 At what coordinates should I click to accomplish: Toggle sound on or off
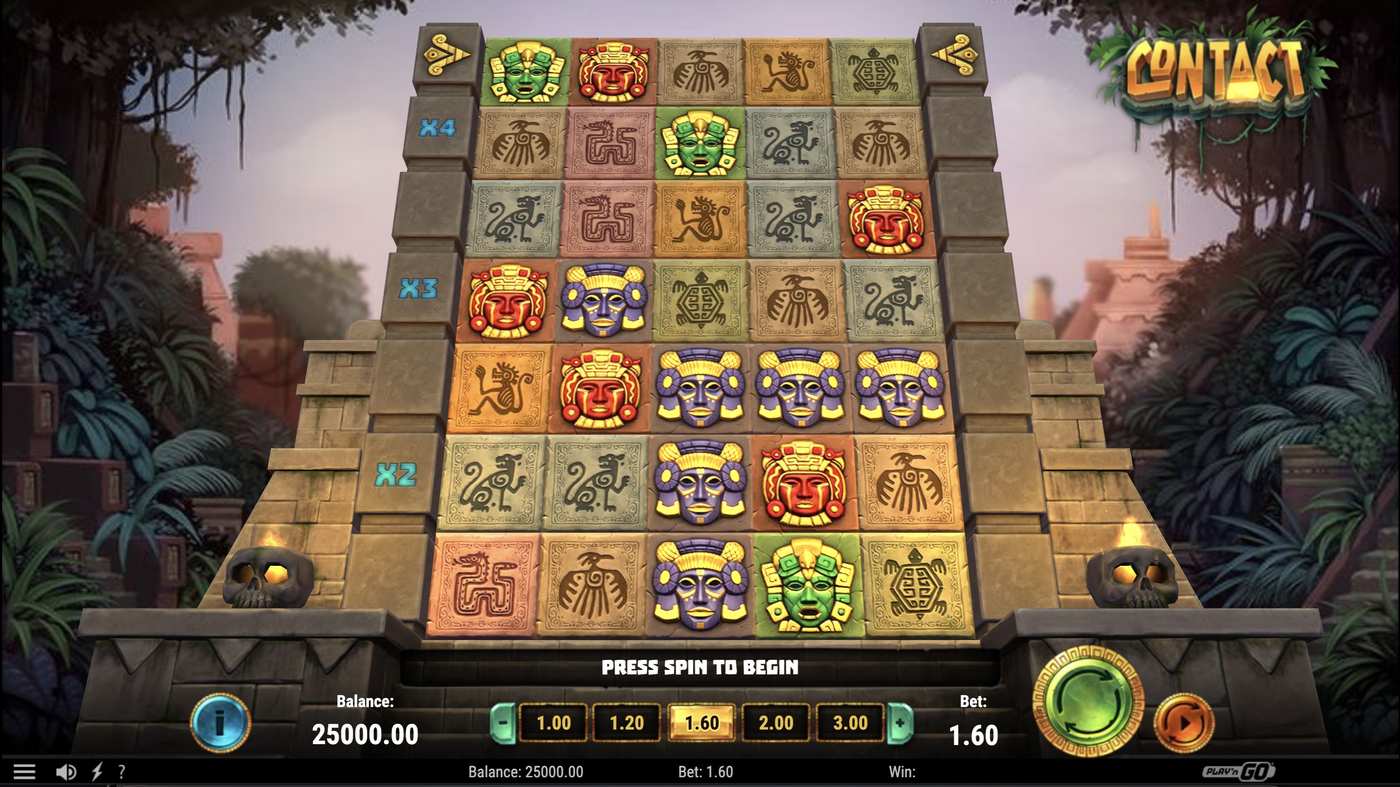(x=64, y=770)
